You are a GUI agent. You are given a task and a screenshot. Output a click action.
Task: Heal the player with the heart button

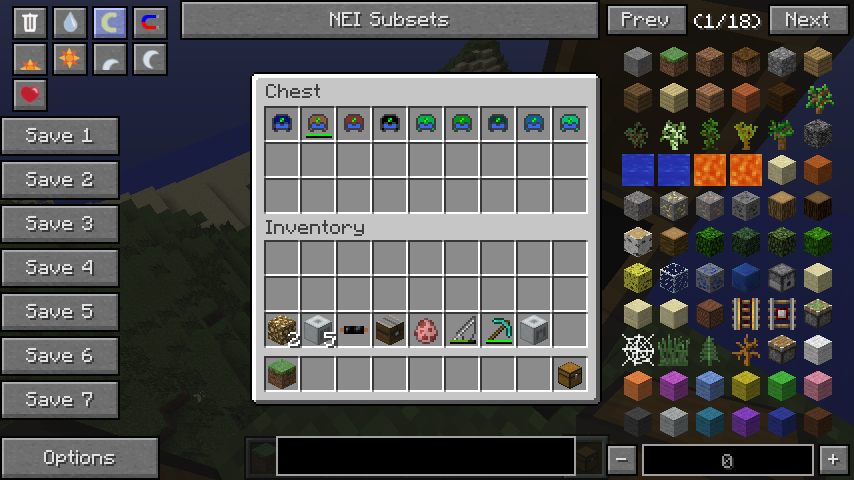click(30, 95)
